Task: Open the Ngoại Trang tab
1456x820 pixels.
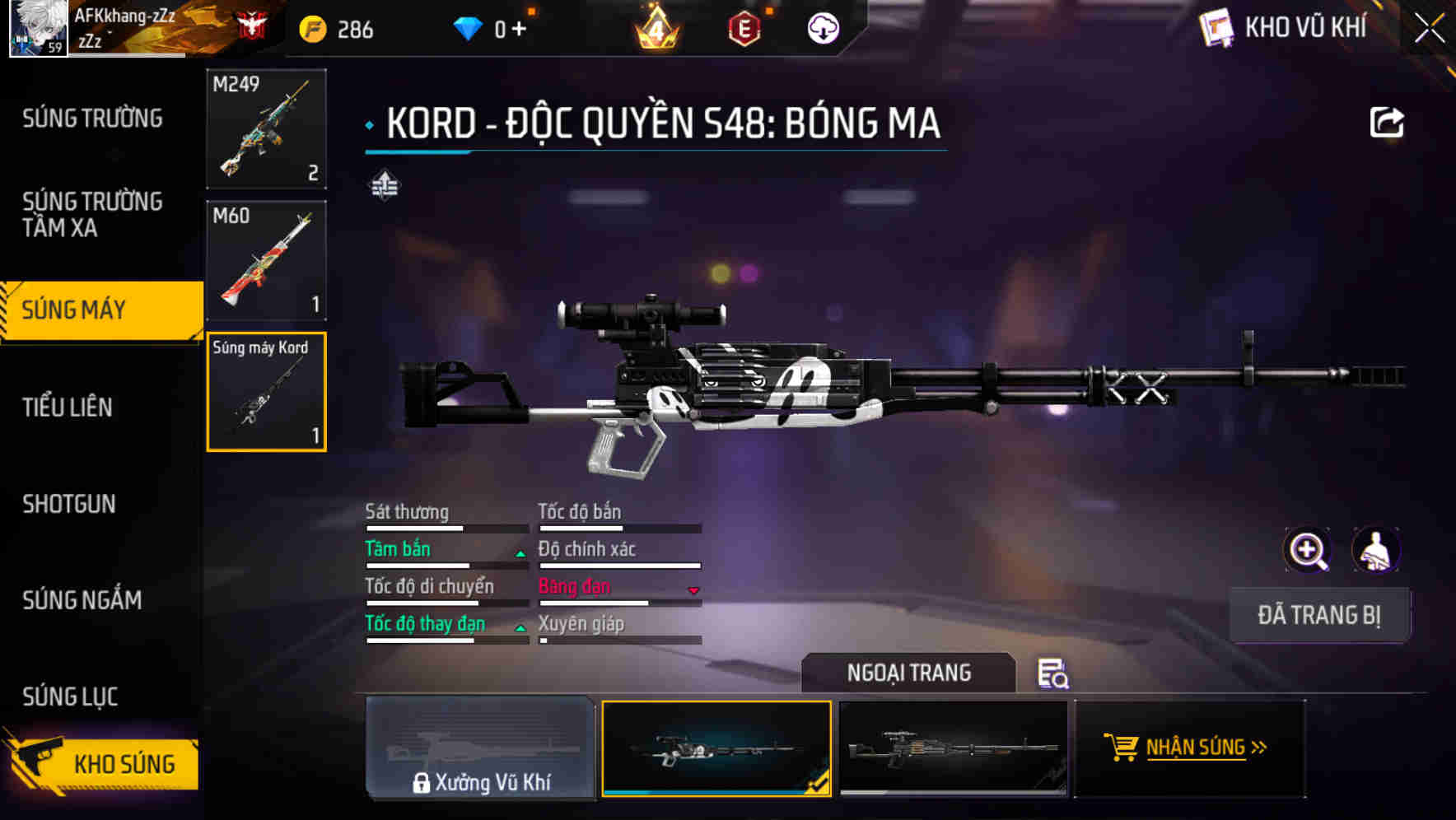Action: pos(908,673)
